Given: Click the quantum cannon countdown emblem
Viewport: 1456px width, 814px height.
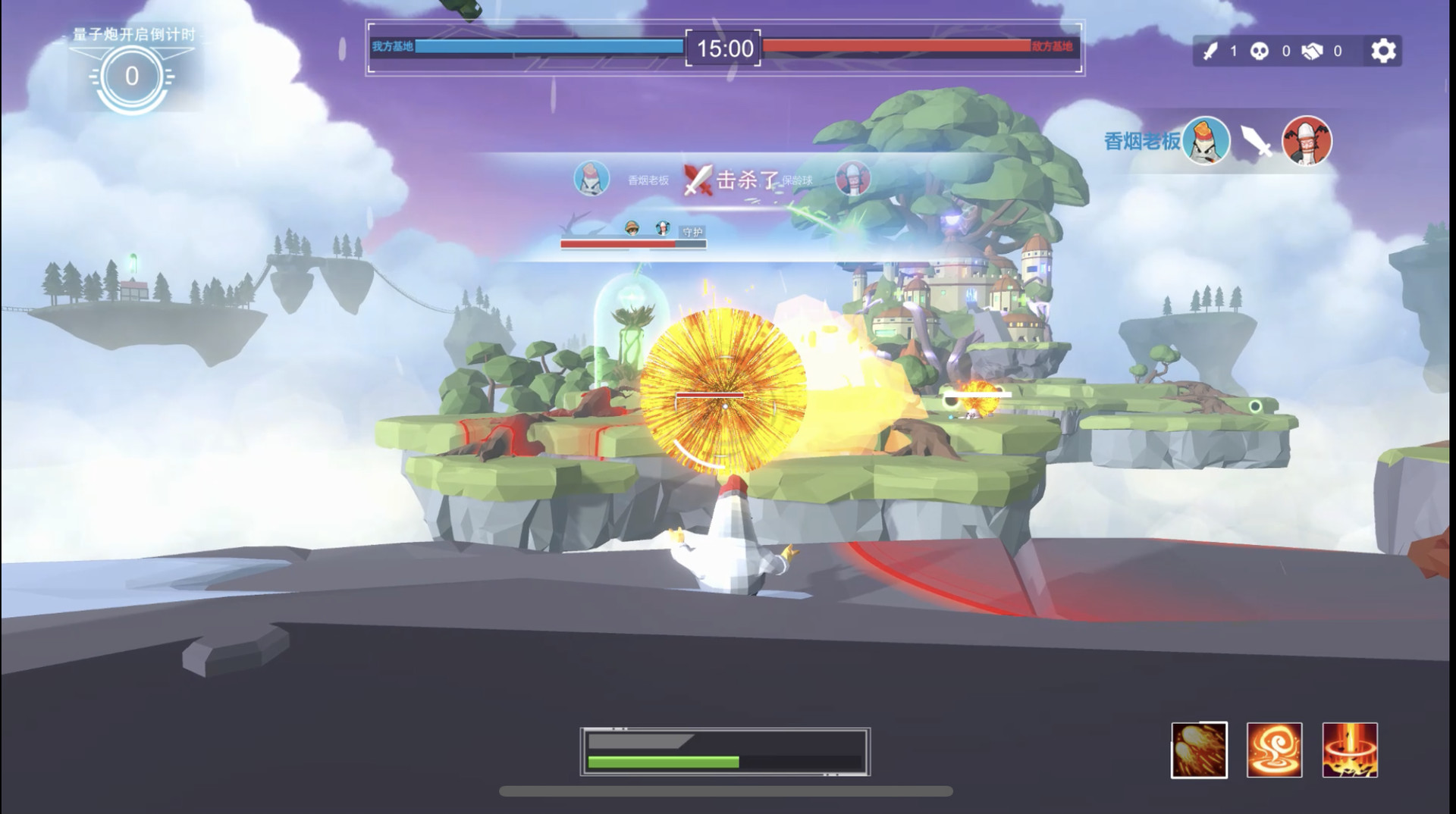Looking at the screenshot, I should [130, 75].
